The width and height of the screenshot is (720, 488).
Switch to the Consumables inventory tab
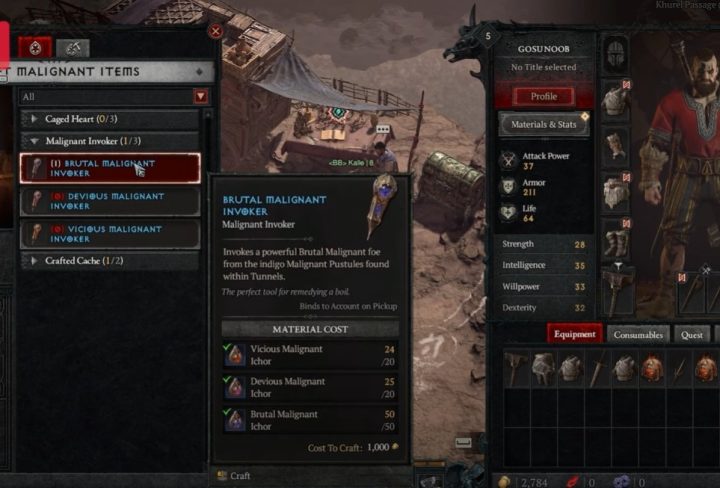tap(637, 334)
